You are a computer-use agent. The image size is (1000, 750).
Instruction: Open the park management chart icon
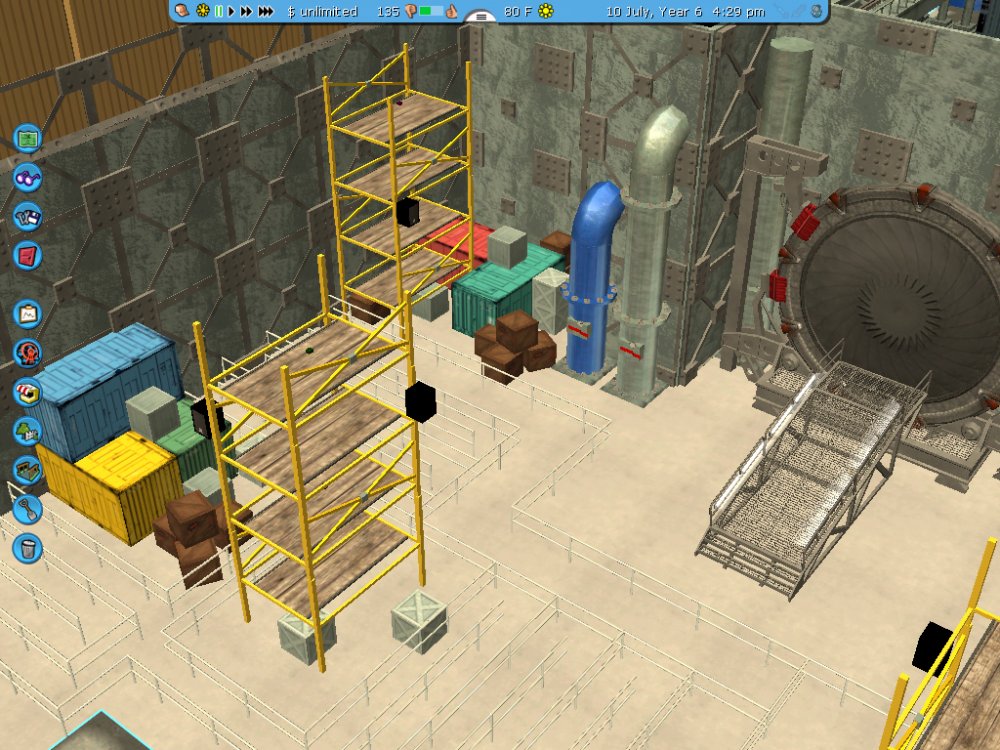(27, 314)
